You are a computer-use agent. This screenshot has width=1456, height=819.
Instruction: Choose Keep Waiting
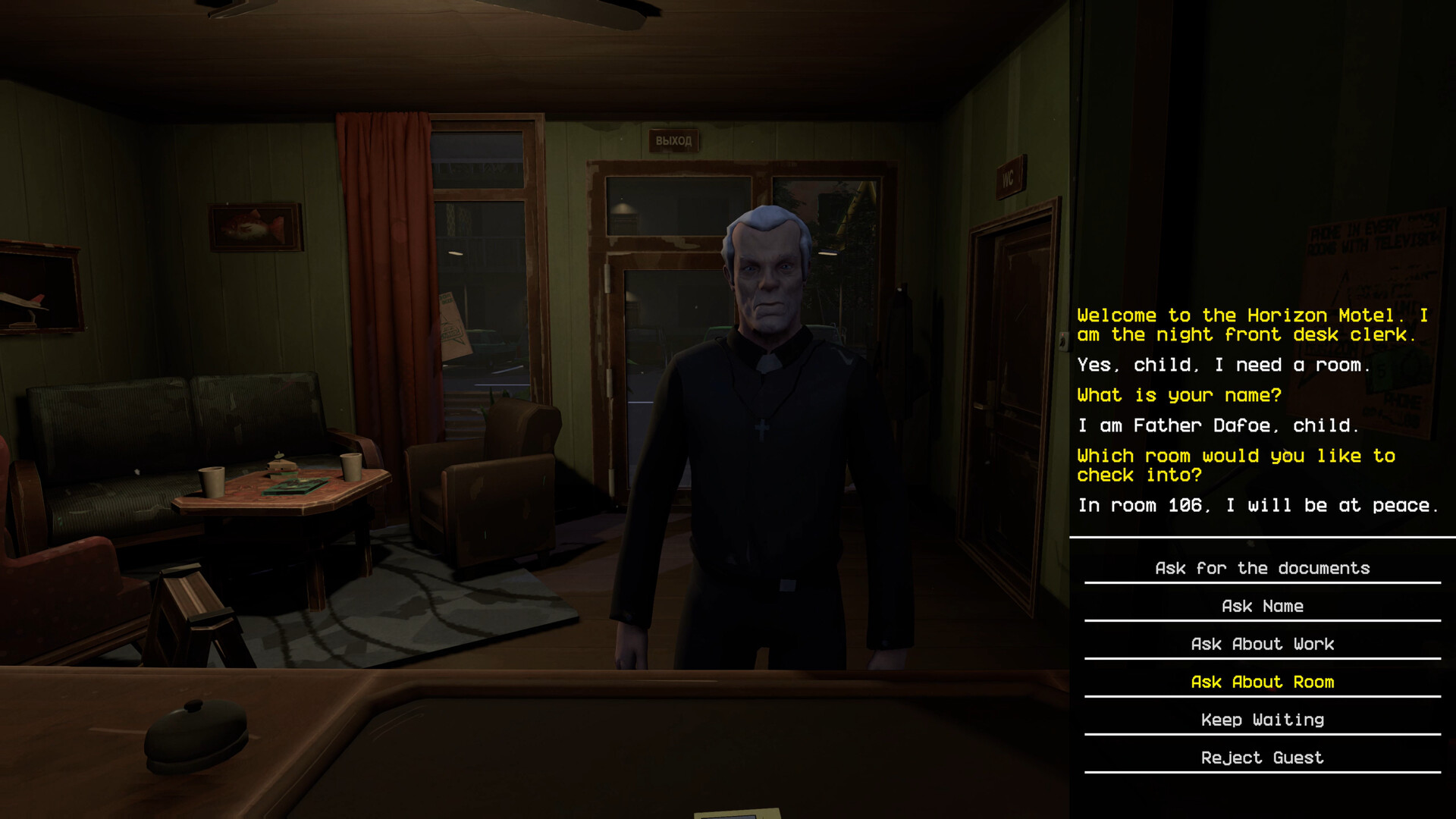pos(1261,720)
